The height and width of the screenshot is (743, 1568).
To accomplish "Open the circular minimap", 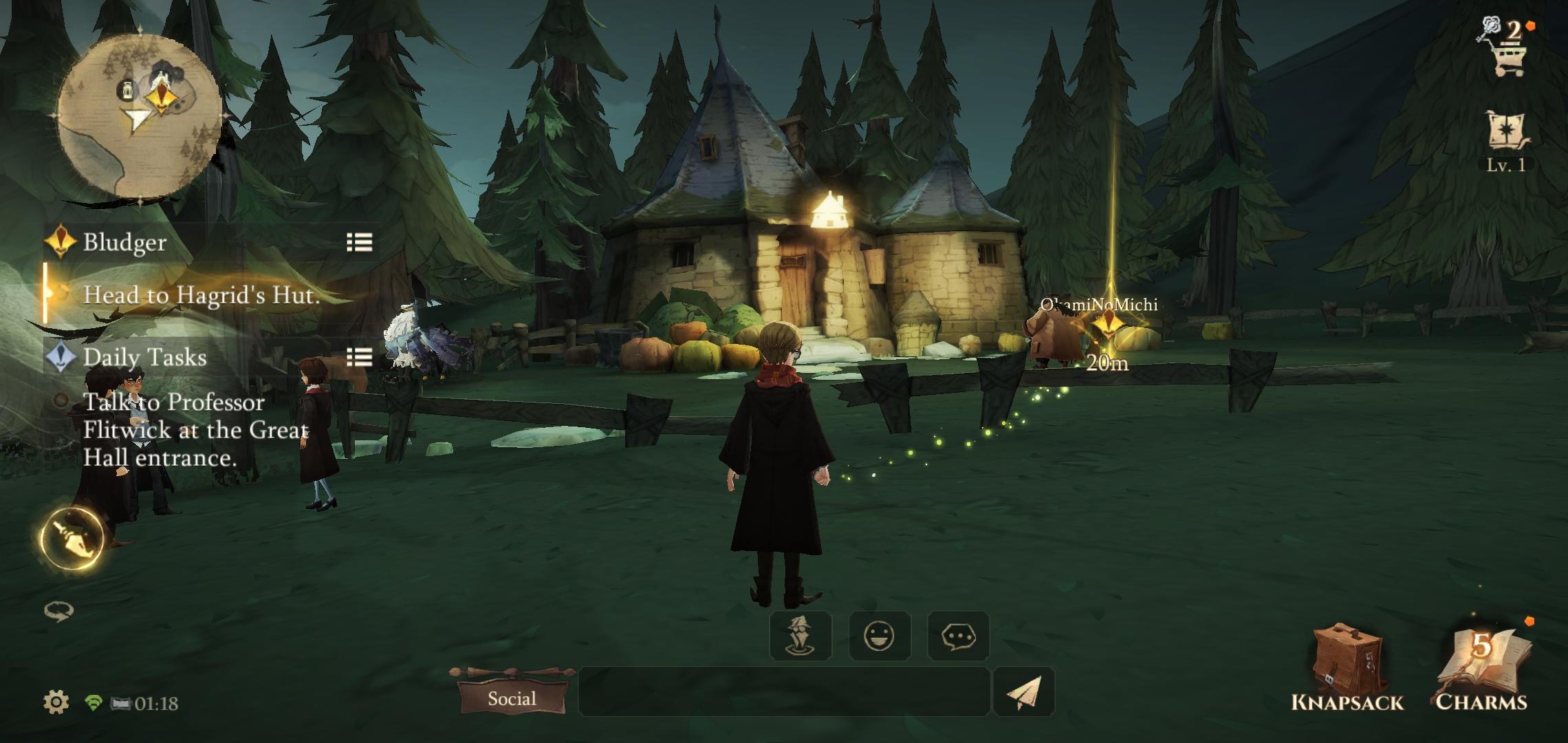I will tap(140, 117).
